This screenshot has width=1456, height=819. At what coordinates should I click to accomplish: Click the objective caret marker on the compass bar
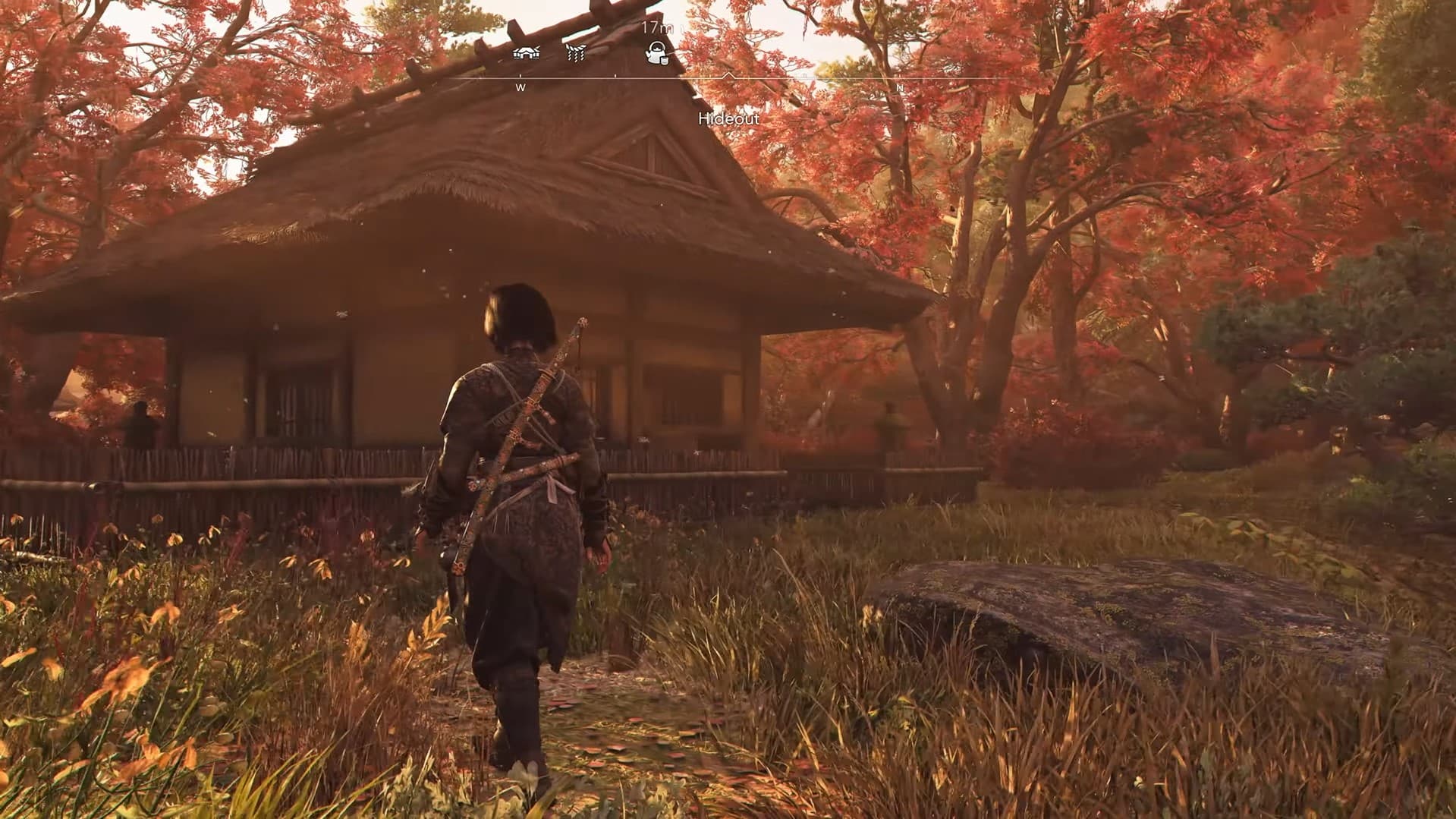(x=728, y=74)
